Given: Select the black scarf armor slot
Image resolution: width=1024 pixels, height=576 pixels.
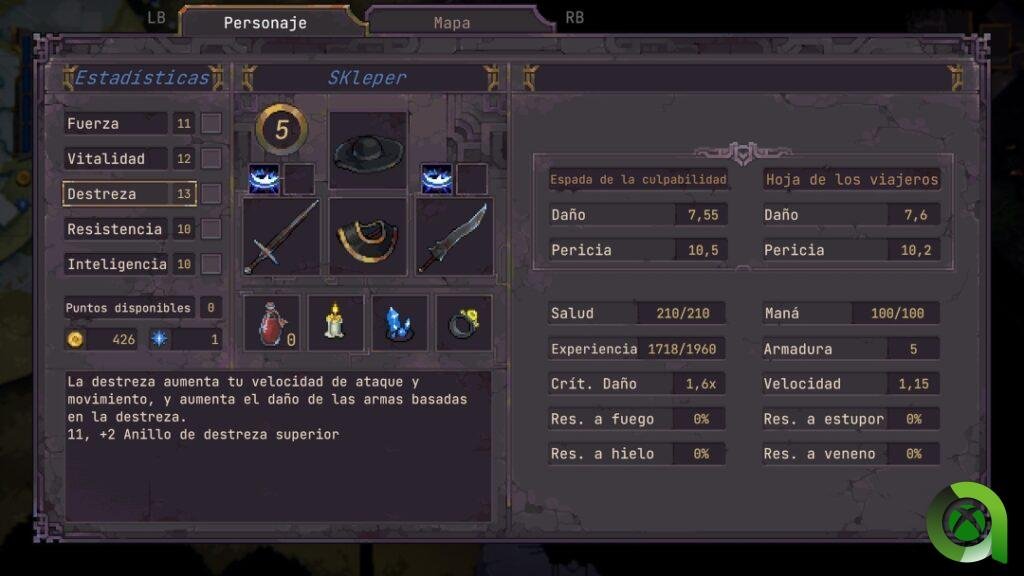Looking at the screenshot, I should tap(368, 236).
